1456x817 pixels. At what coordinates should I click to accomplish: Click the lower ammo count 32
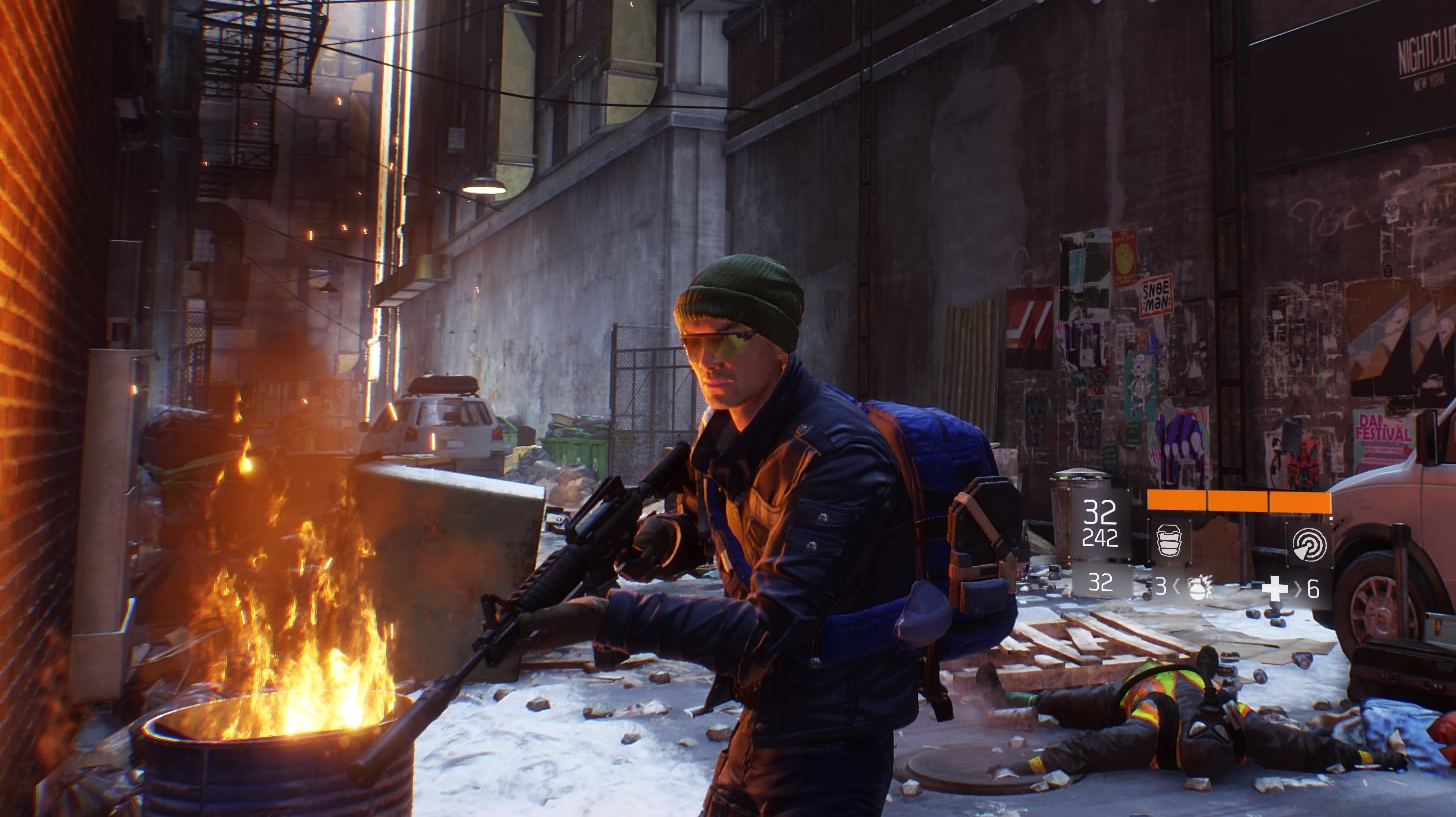click(x=1101, y=584)
